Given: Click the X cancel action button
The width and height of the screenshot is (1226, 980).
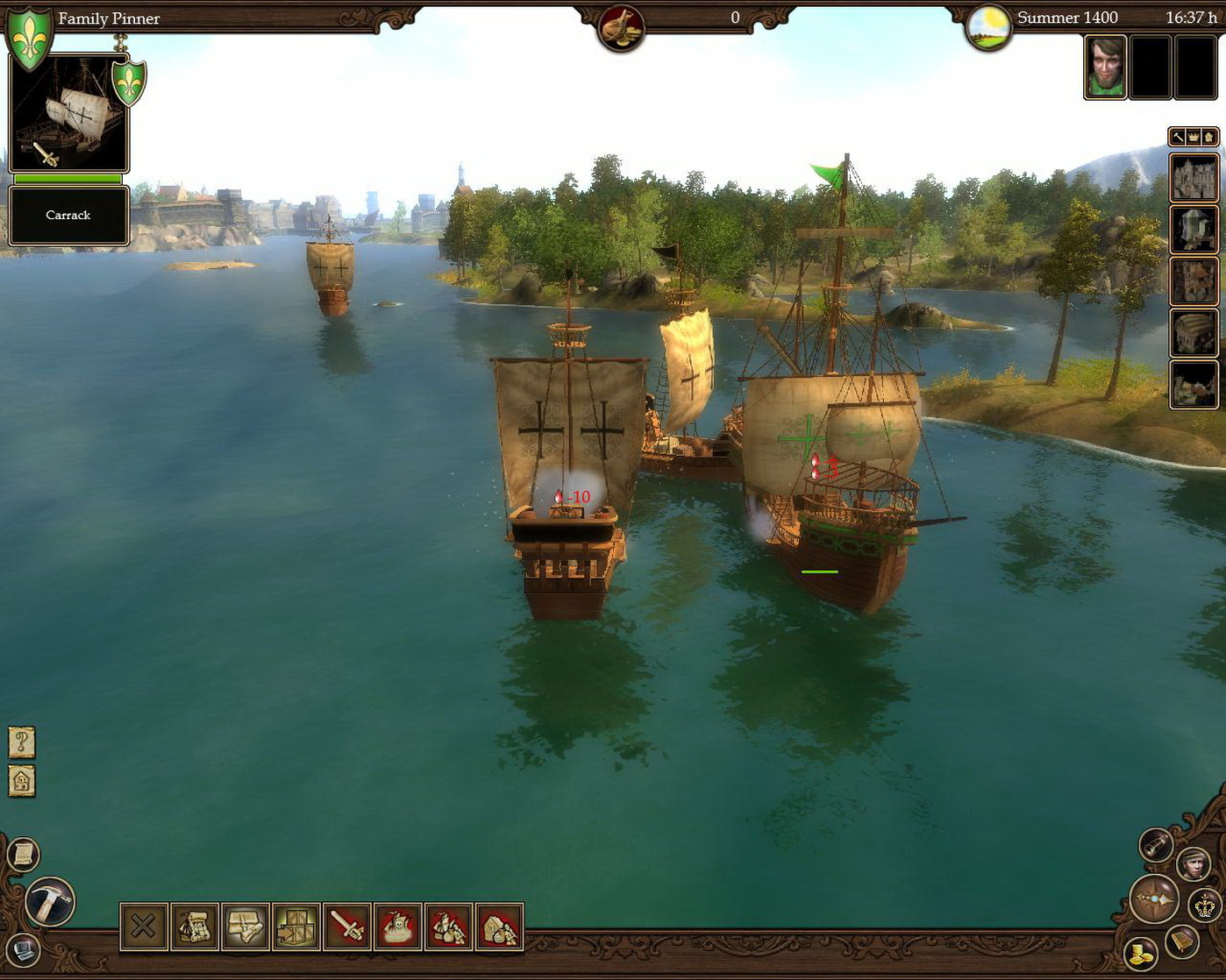Looking at the screenshot, I should coord(144,927).
